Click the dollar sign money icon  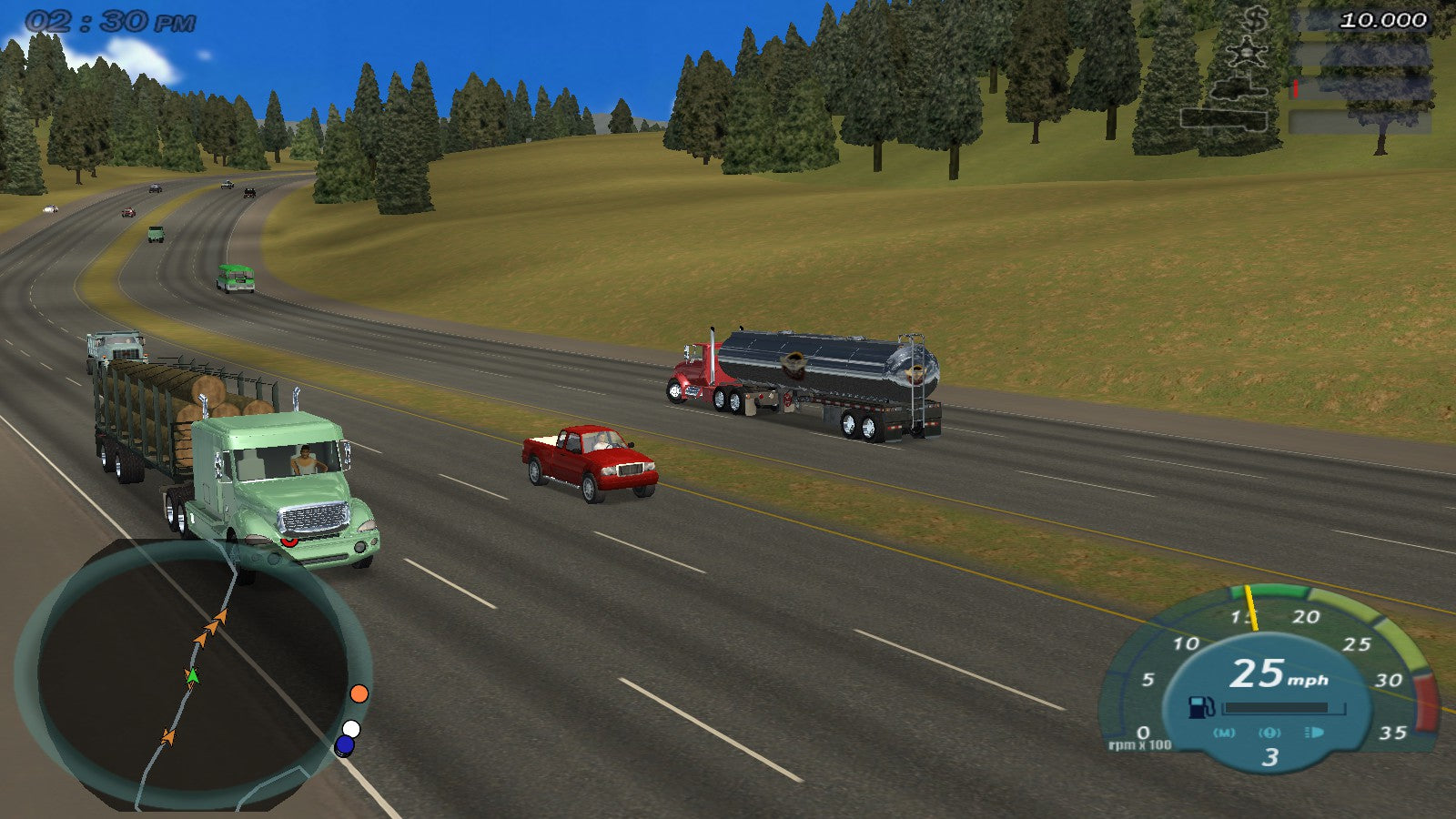pos(1257,18)
